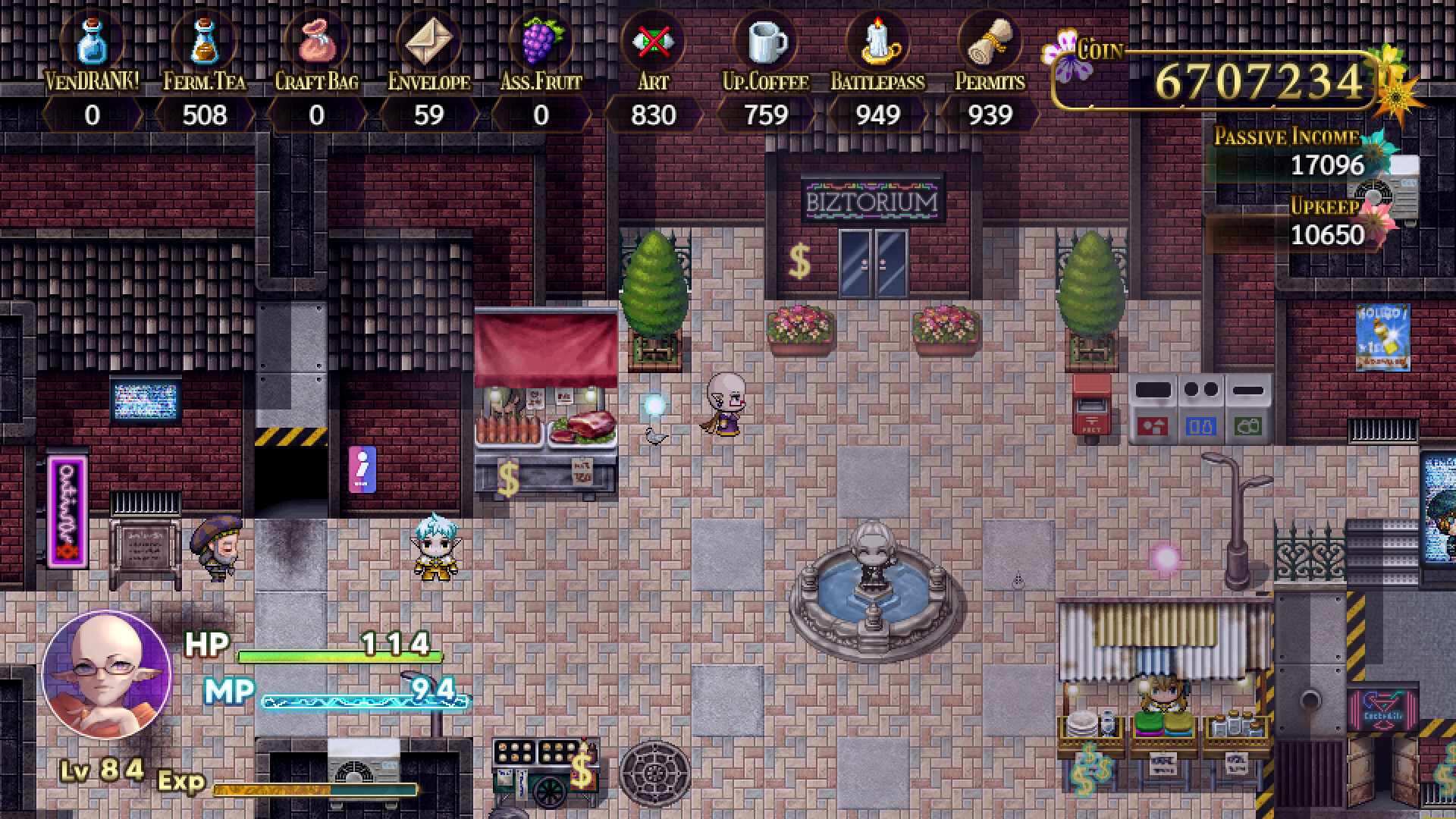The image size is (1456, 819).
Task: Select the Permits scroll icon
Action: pos(988,42)
